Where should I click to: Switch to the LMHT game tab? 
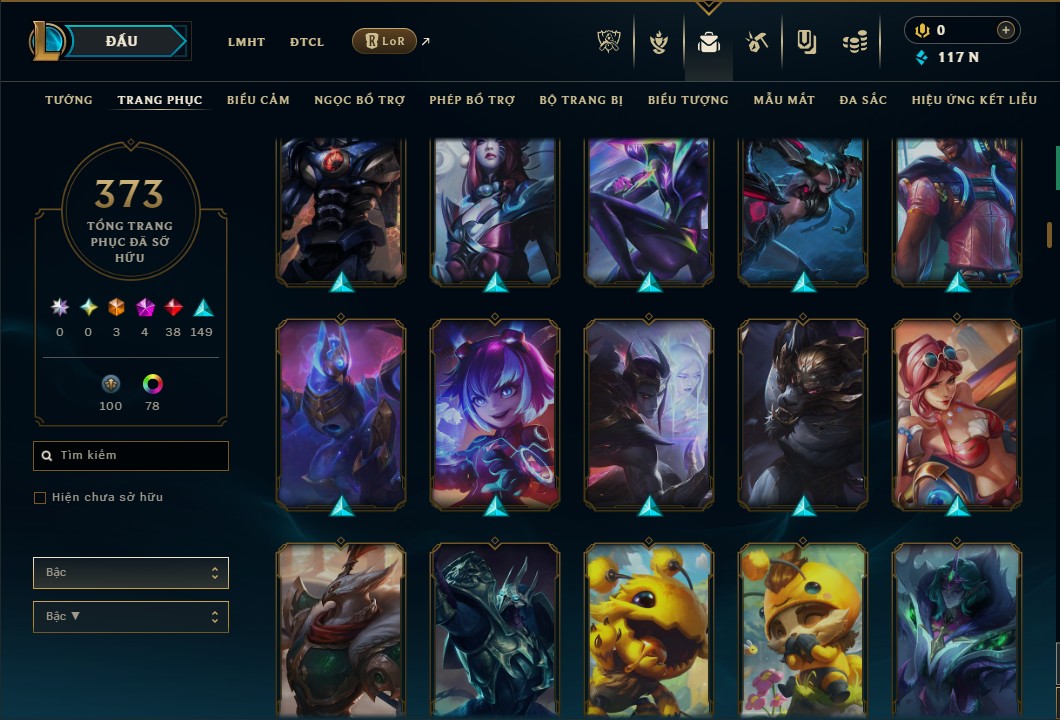[246, 42]
